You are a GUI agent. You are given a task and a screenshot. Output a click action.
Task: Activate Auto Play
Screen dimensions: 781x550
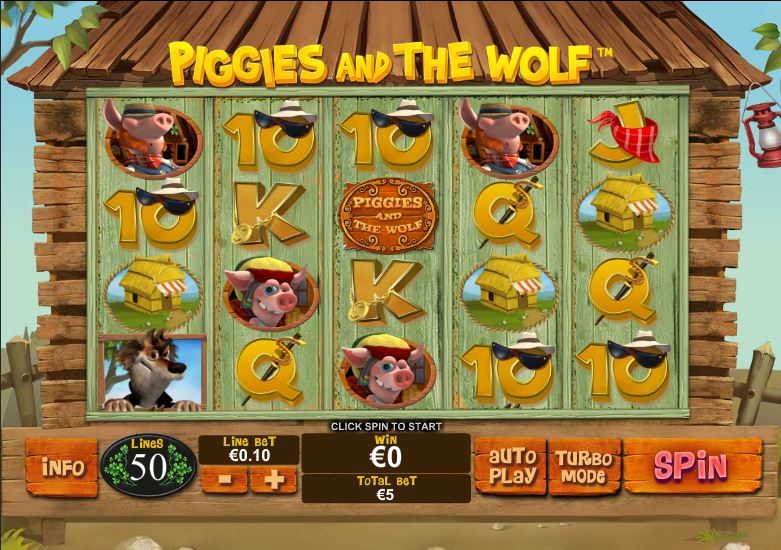point(511,467)
